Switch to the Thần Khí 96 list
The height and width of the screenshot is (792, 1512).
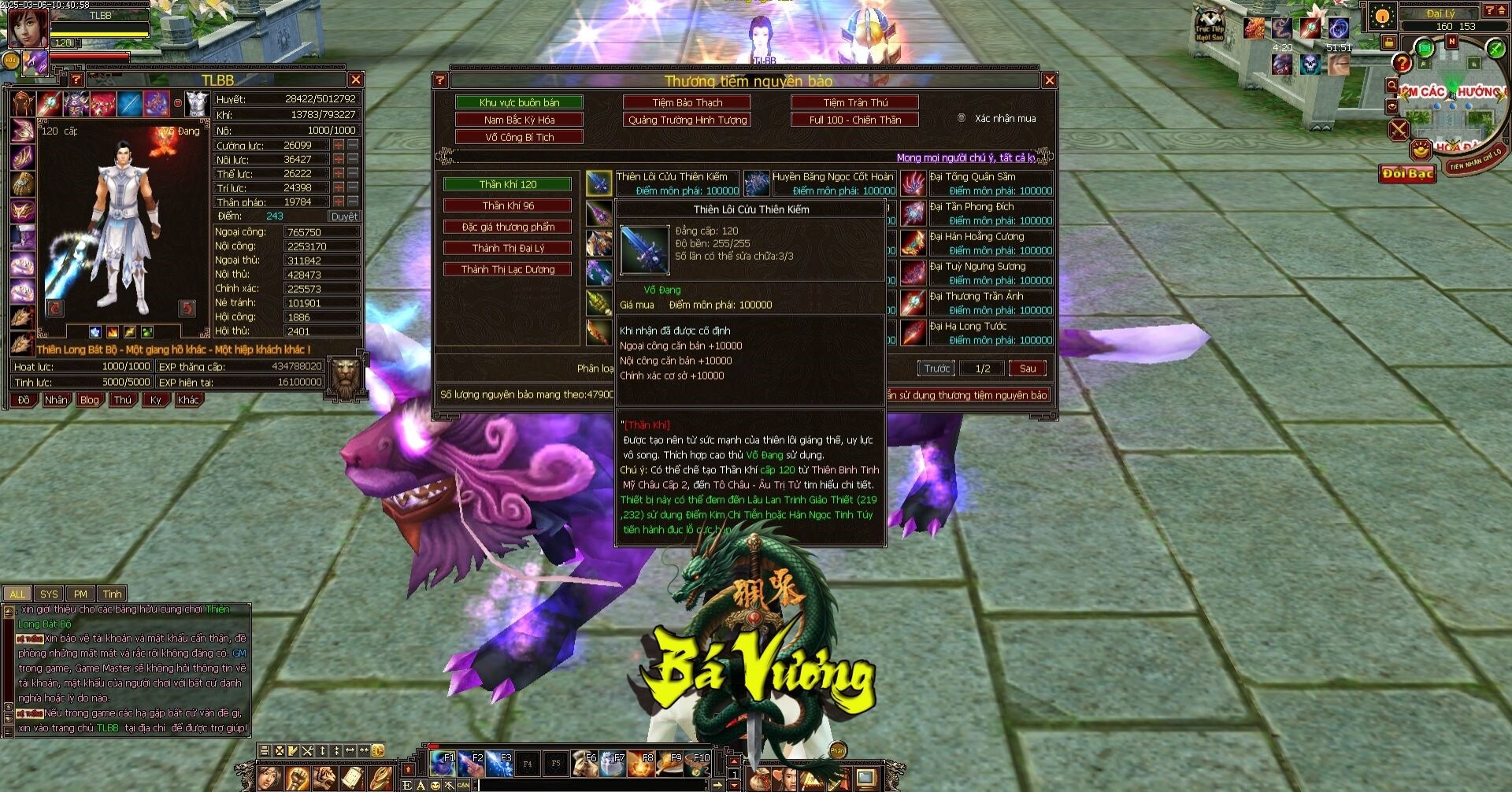pyautogui.click(x=507, y=205)
